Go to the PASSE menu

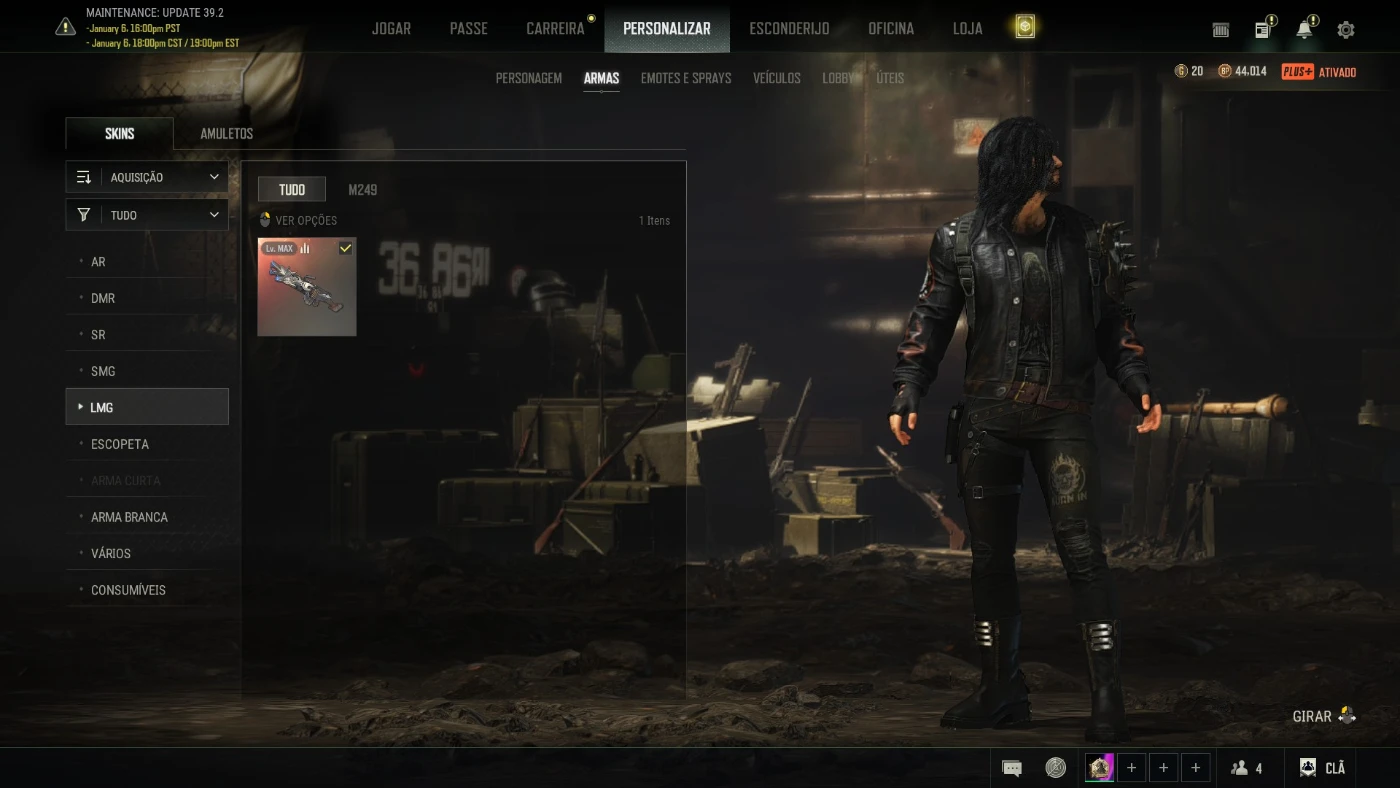point(468,28)
